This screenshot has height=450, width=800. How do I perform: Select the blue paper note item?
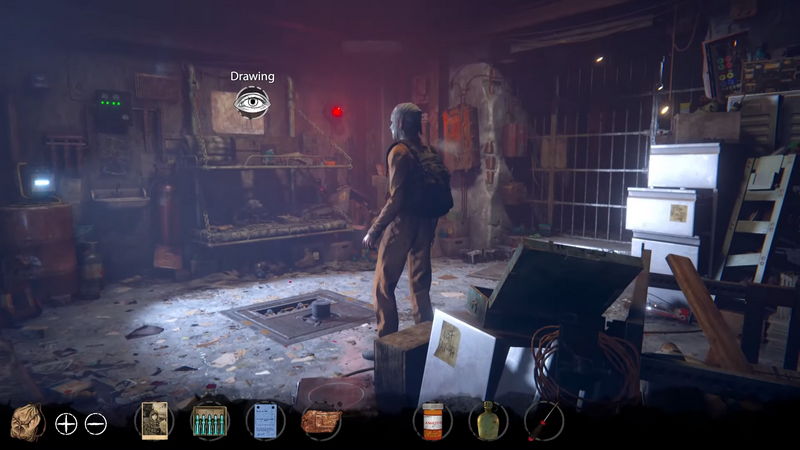tap(265, 421)
